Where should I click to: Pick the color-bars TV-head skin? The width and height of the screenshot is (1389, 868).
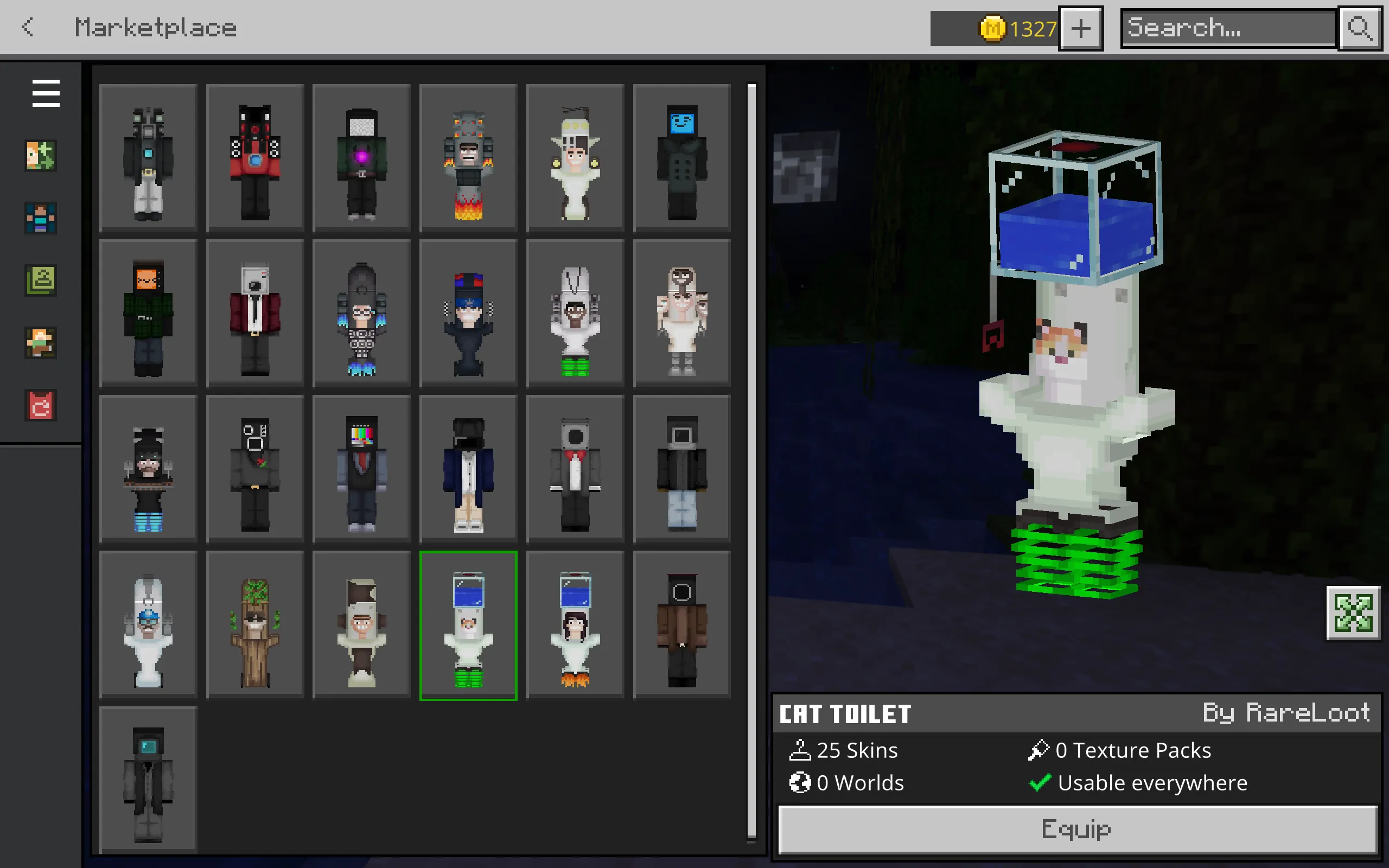[x=361, y=469]
